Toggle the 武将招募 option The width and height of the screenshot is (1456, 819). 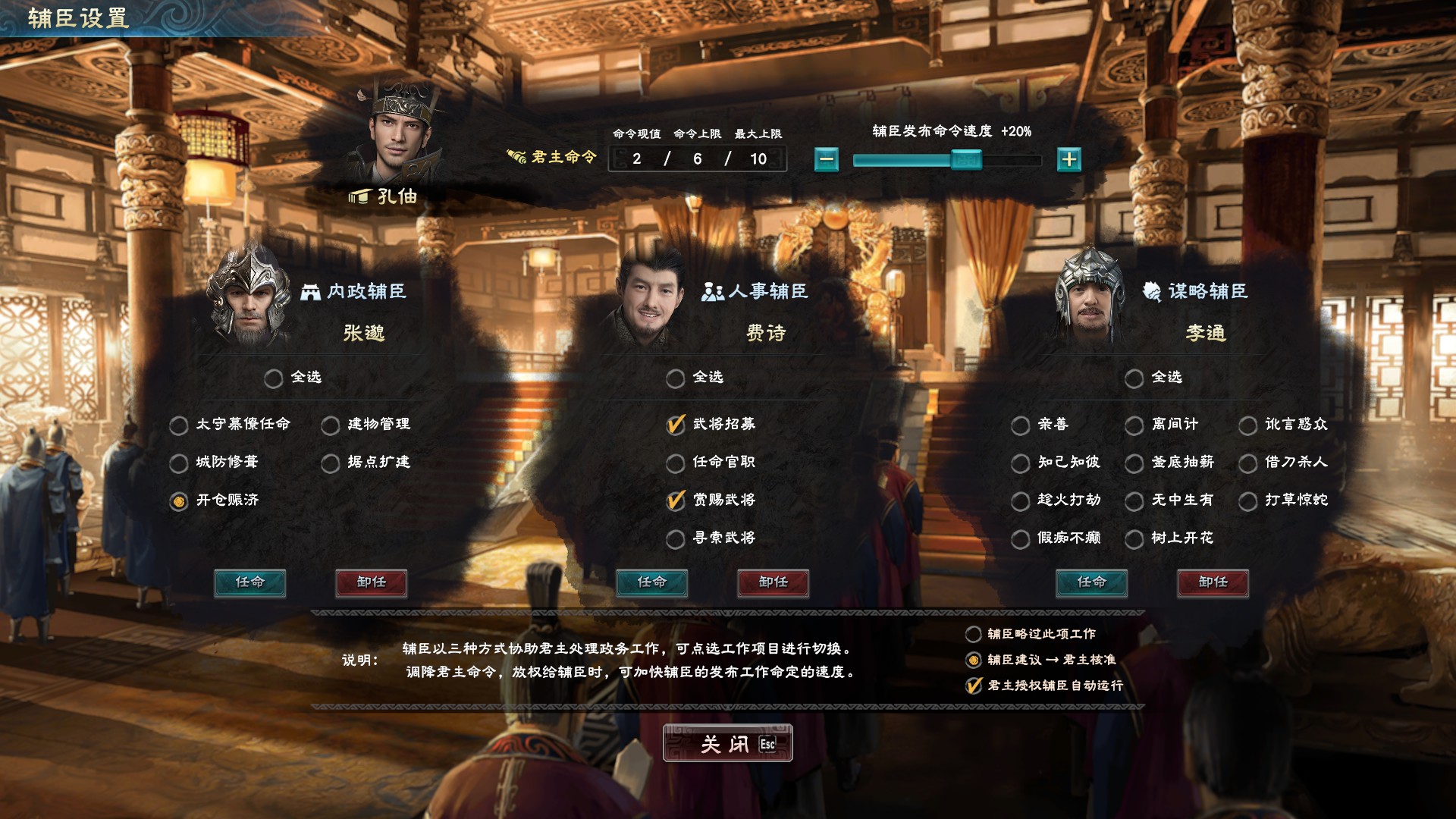pos(676,425)
